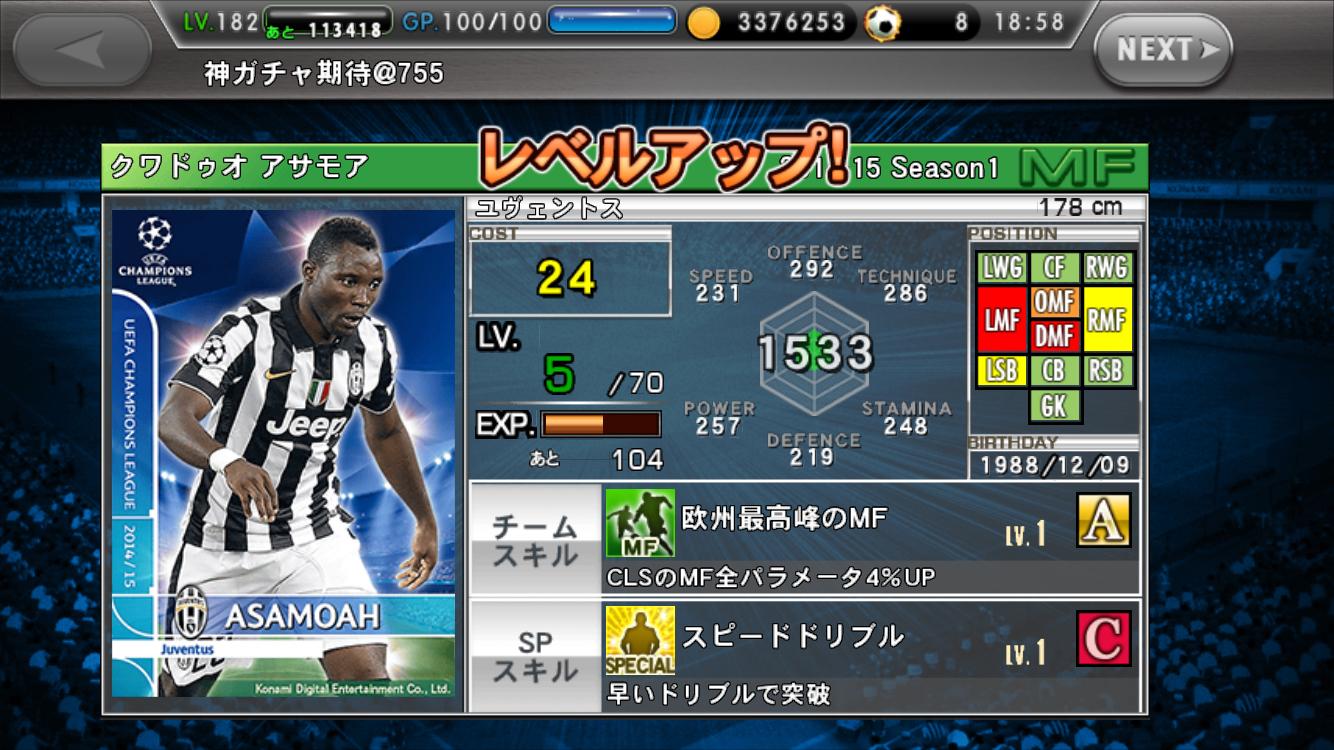Screen dimensions: 1334x750
Task: Tap the gold coin currency icon
Action: tap(703, 22)
